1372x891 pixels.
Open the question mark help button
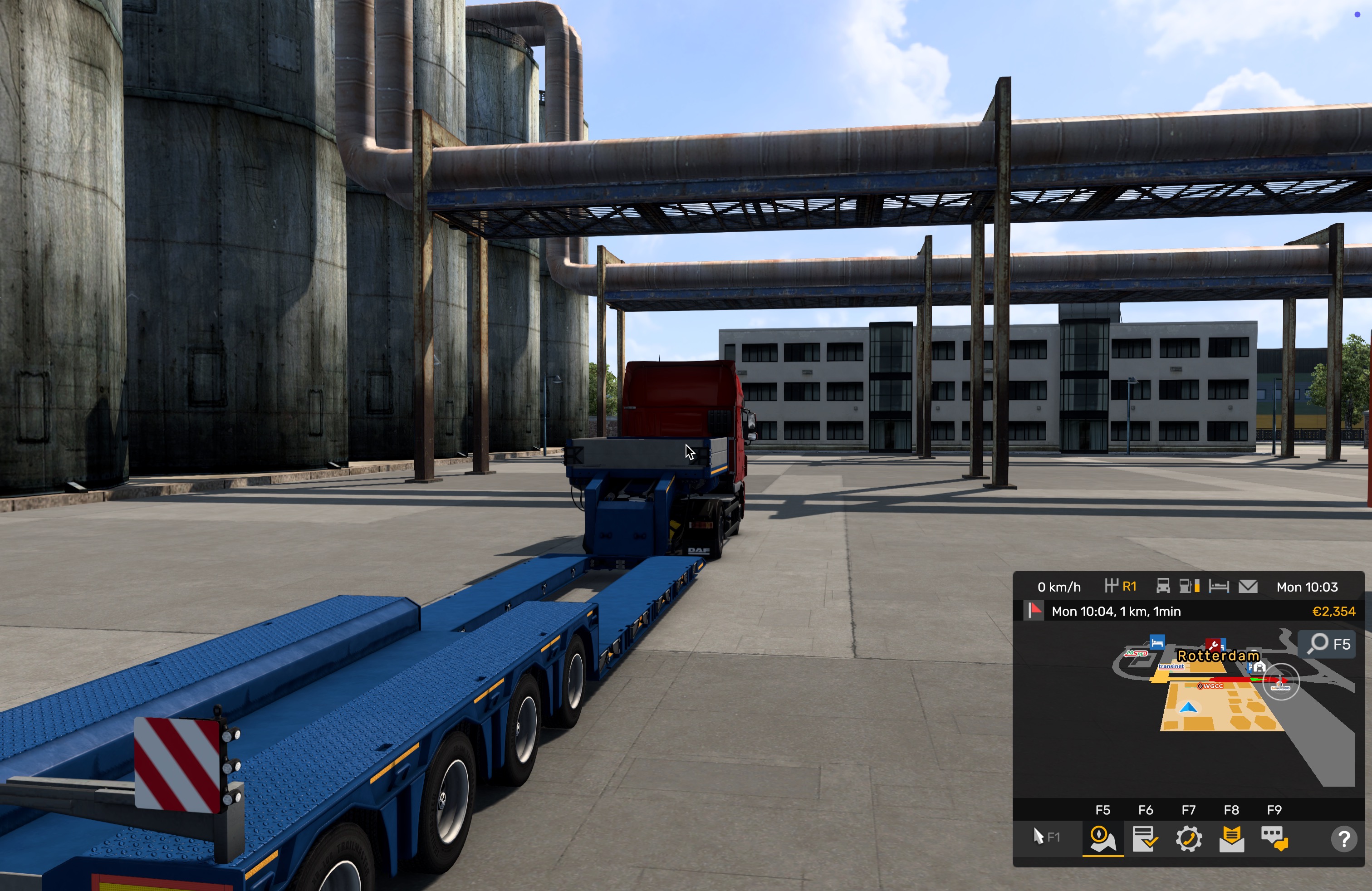[x=1343, y=838]
